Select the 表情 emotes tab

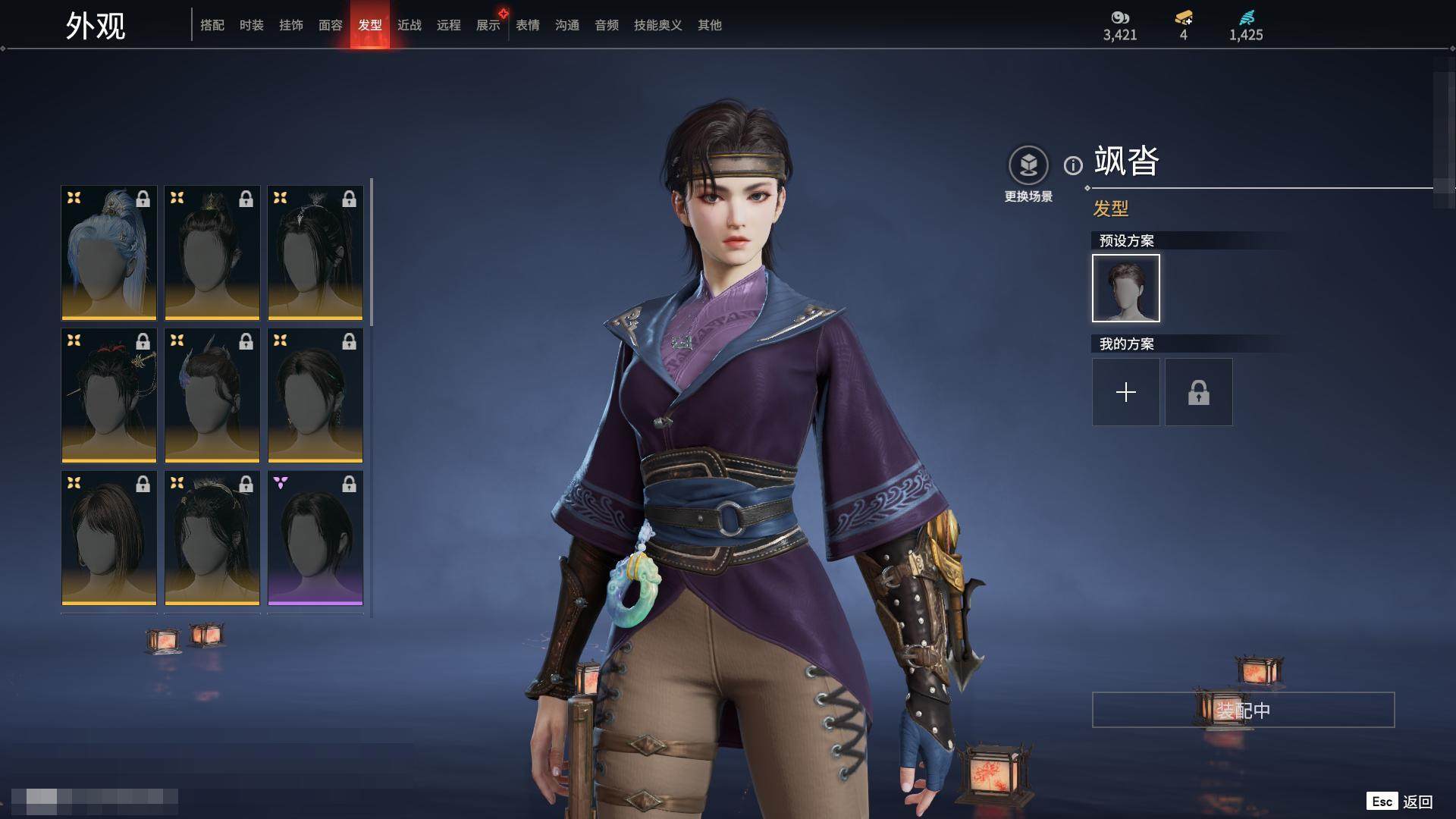click(x=528, y=25)
